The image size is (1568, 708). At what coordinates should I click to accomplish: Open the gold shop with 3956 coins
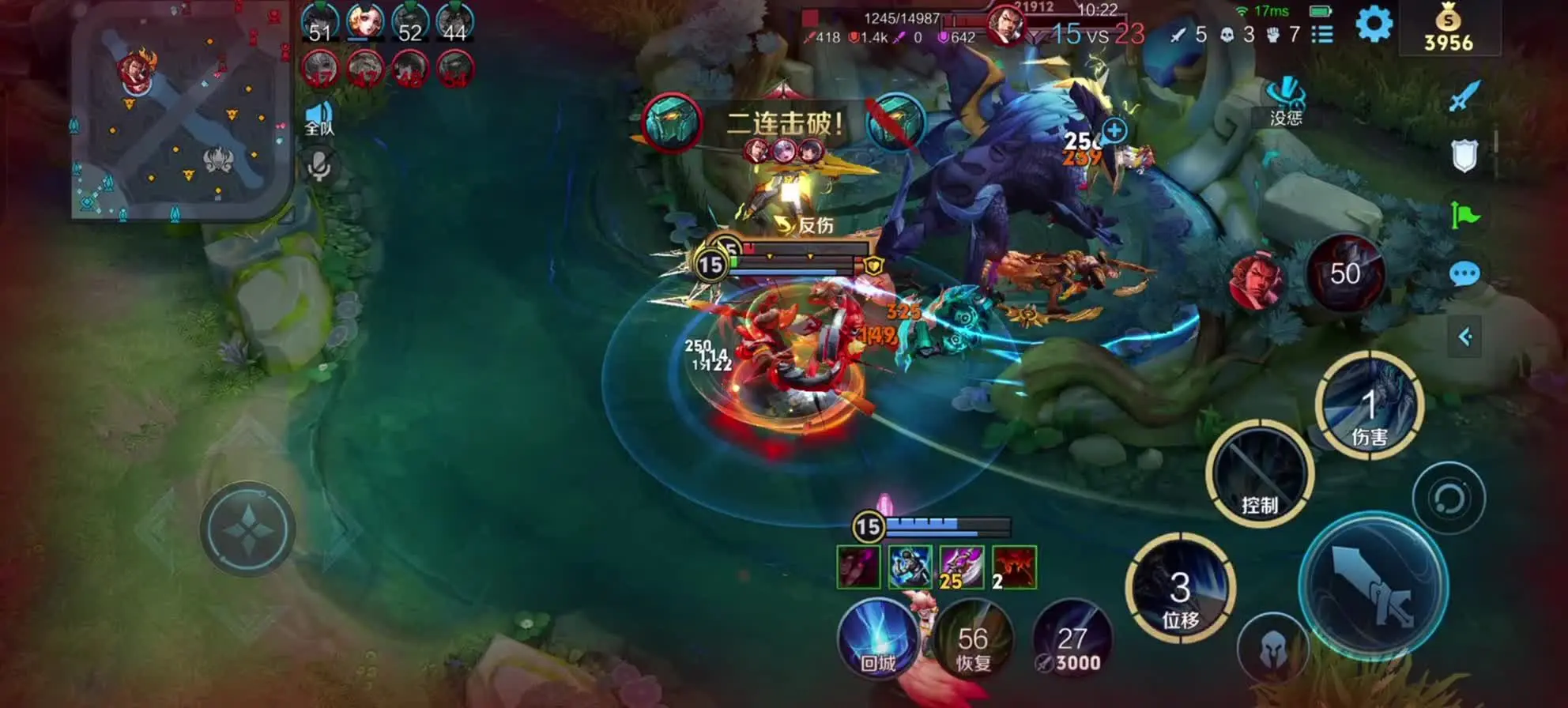[1448, 30]
